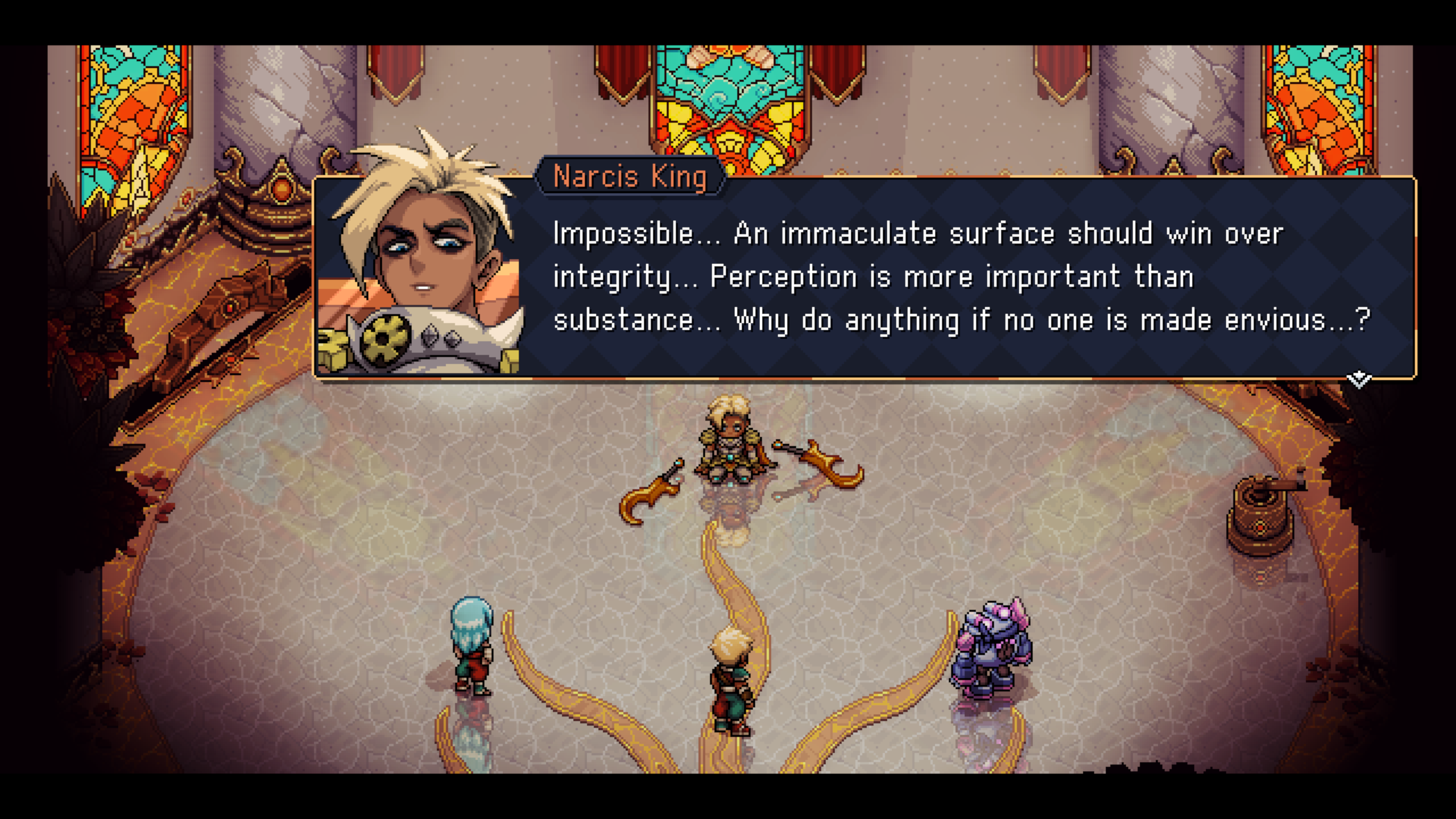Advance dialogue with the continue arrow
The width and height of the screenshot is (1456, 819).
click(1359, 379)
